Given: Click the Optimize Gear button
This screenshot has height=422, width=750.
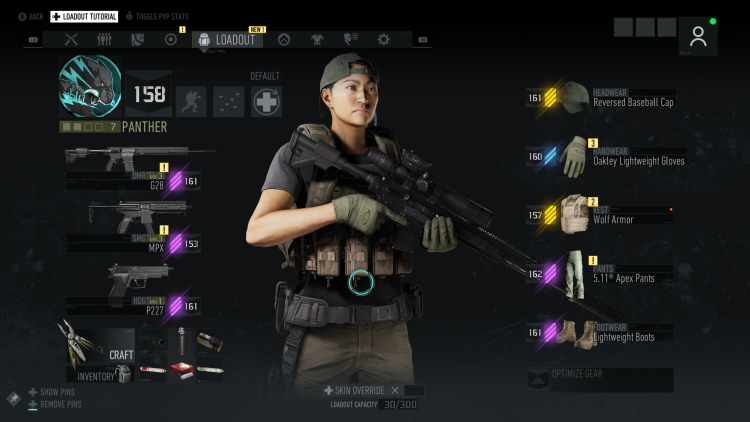Looking at the screenshot, I should [x=600, y=379].
